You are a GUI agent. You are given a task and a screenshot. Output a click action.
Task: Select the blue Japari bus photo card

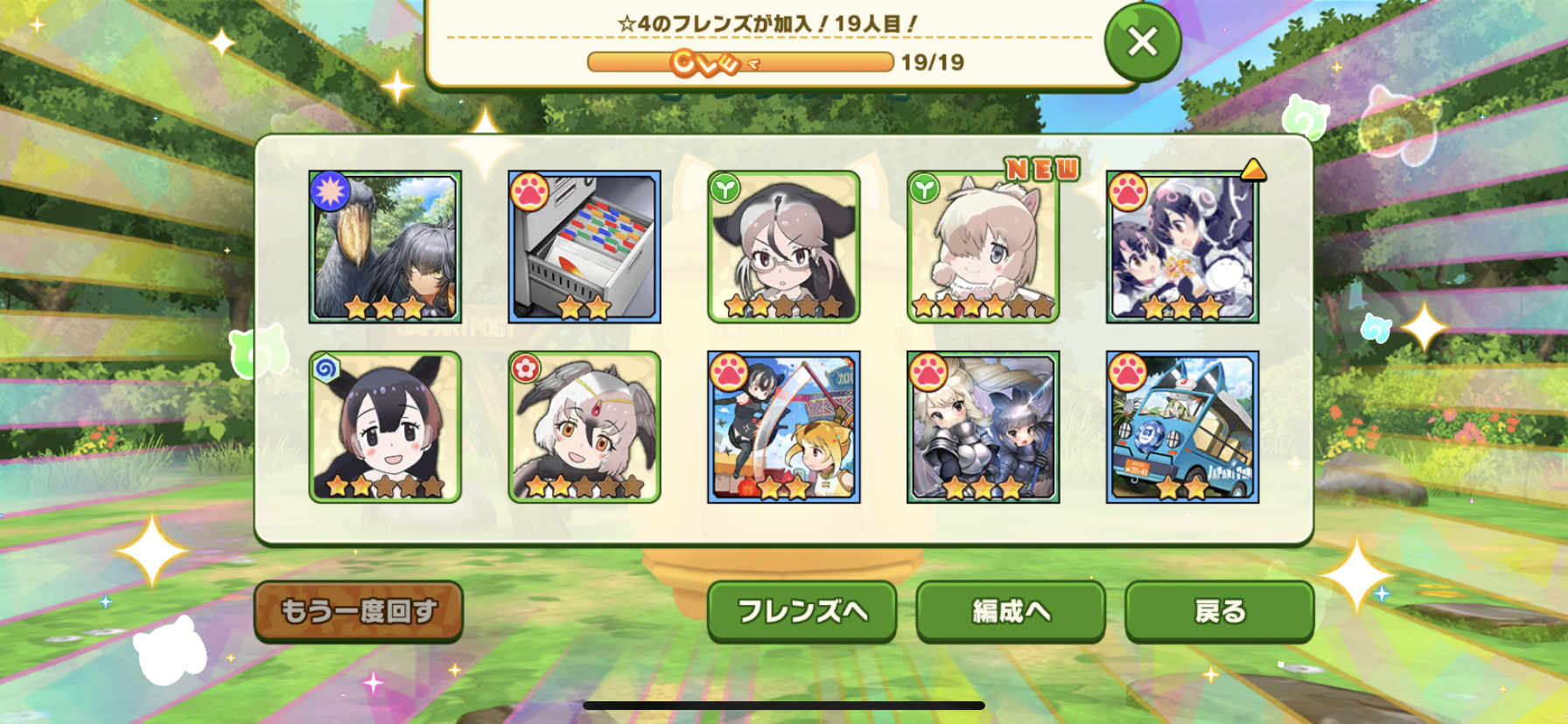point(1182,427)
